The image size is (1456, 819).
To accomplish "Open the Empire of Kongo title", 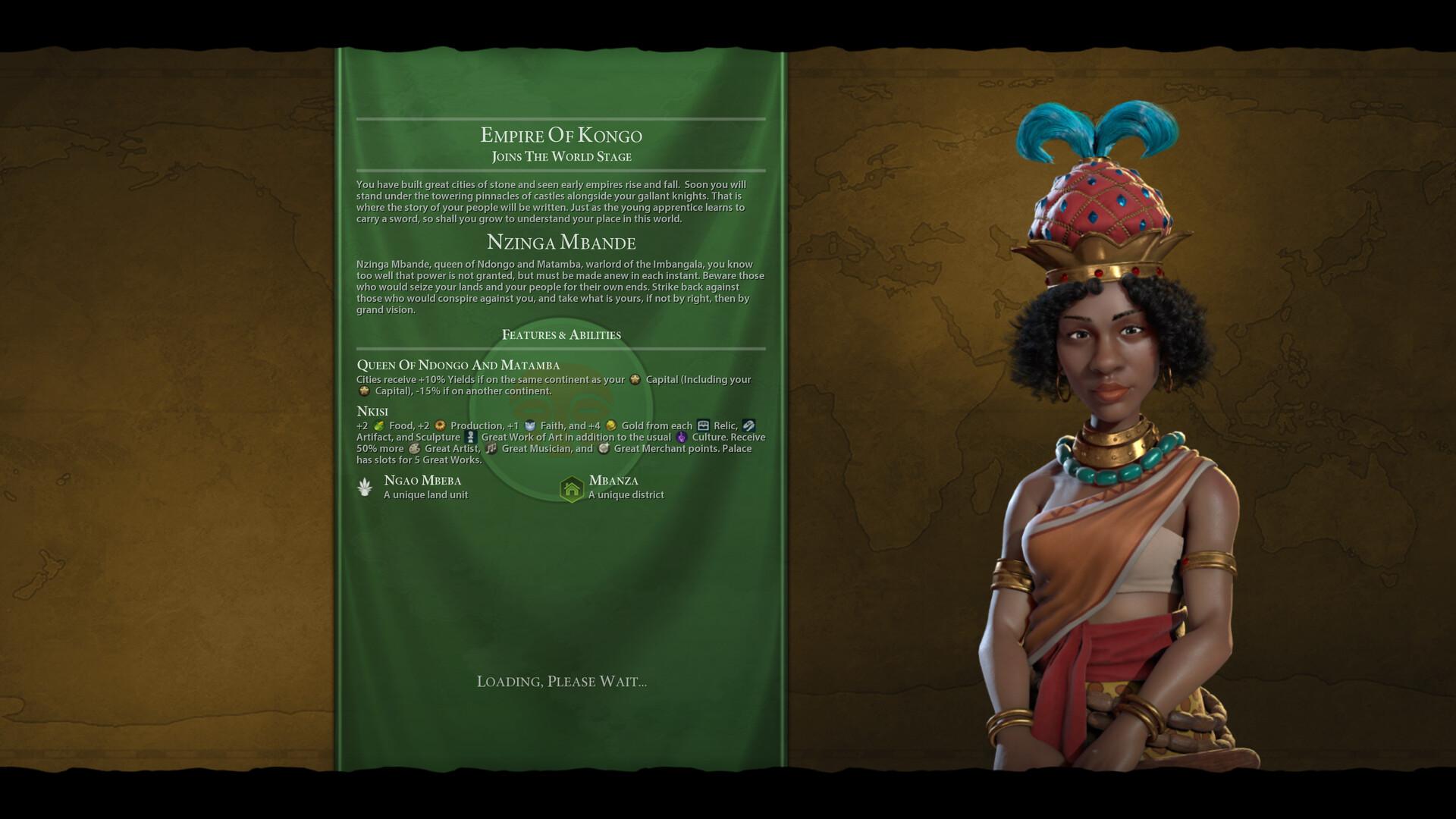I will click(x=561, y=136).
